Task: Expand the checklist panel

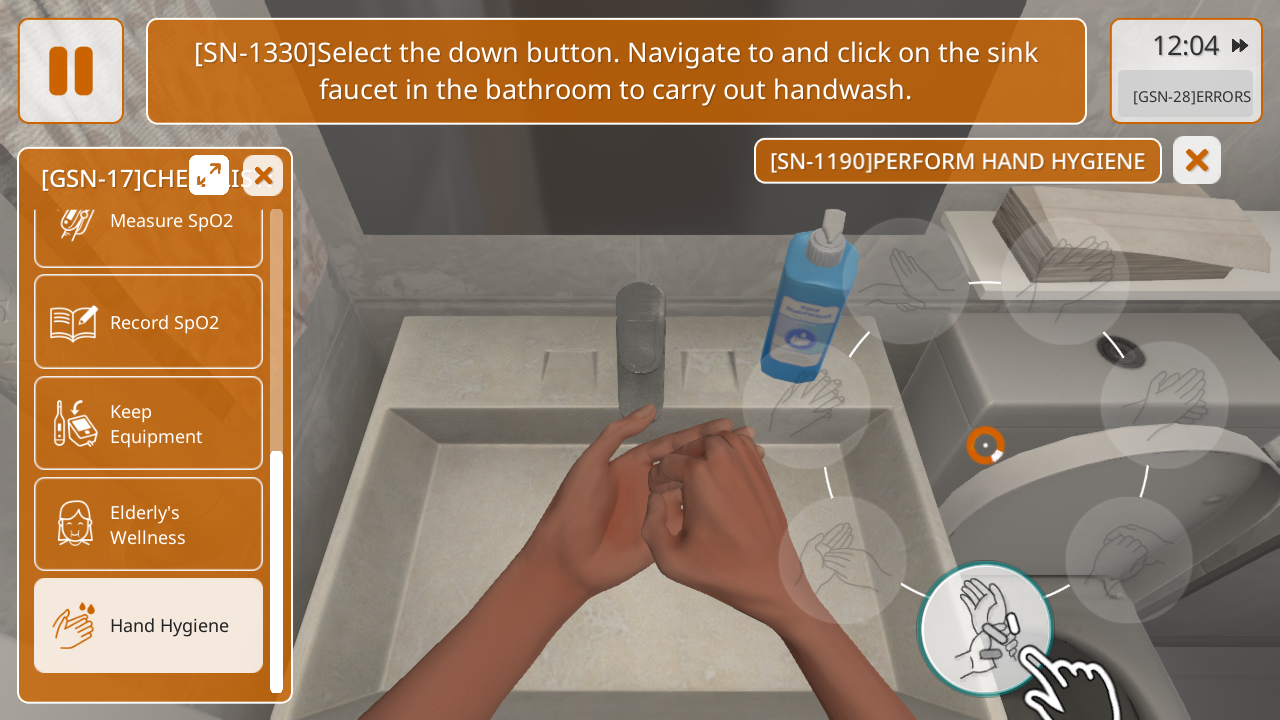Action: click(209, 175)
